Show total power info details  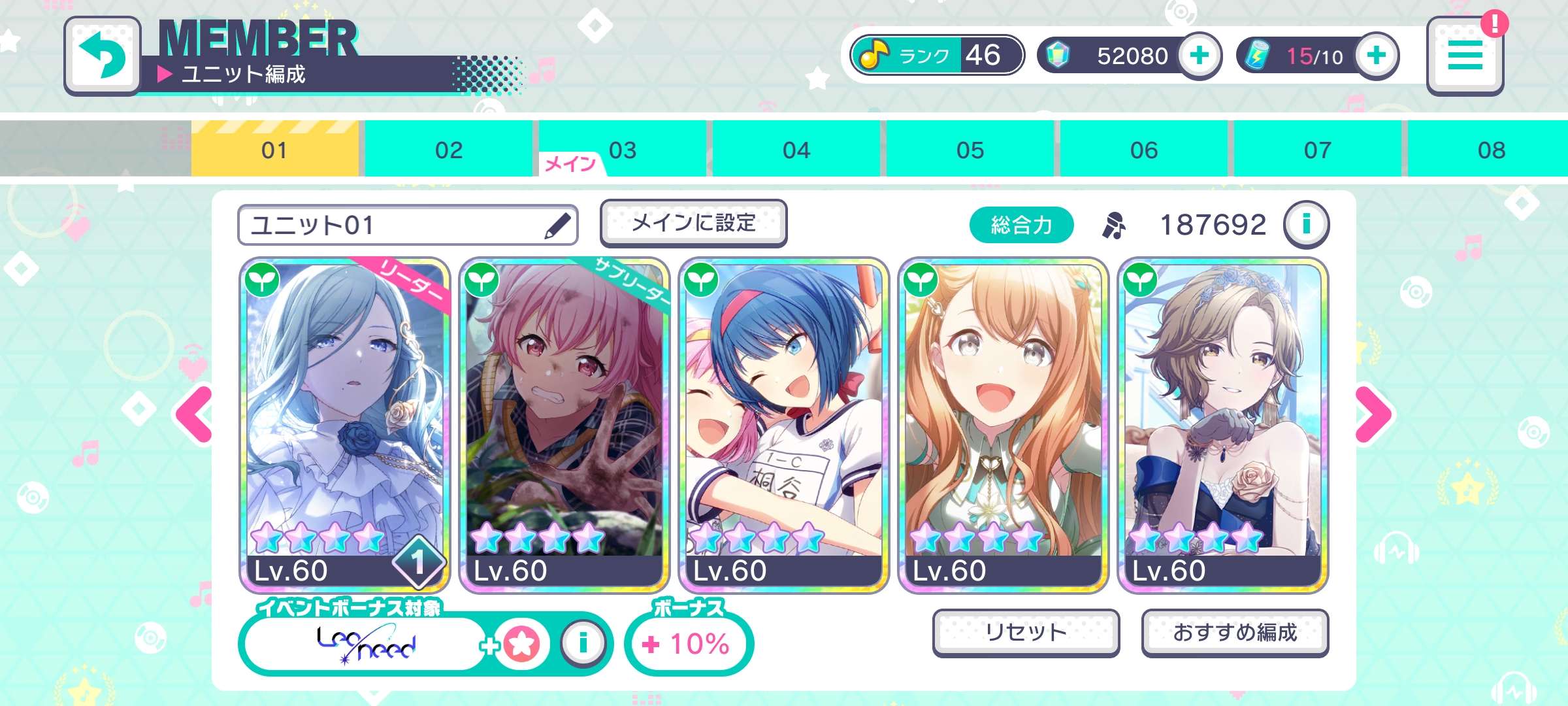1306,225
